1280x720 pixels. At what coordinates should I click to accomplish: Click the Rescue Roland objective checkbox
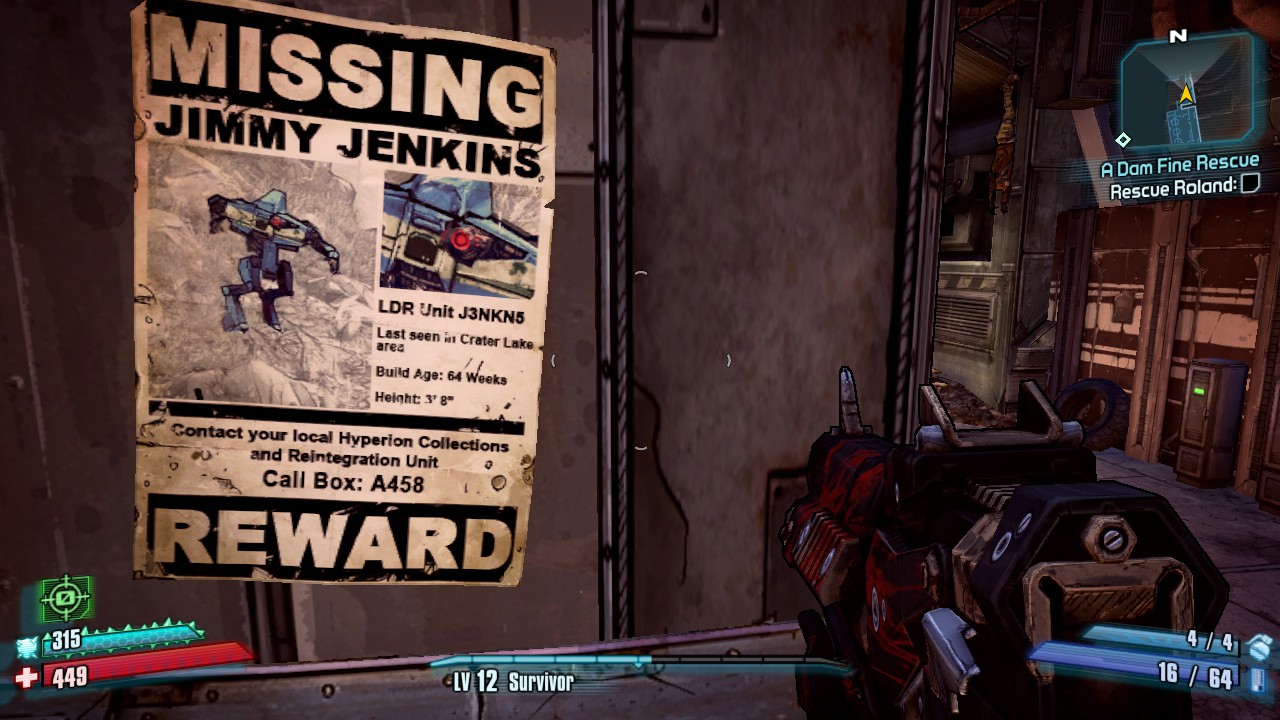click(1249, 184)
